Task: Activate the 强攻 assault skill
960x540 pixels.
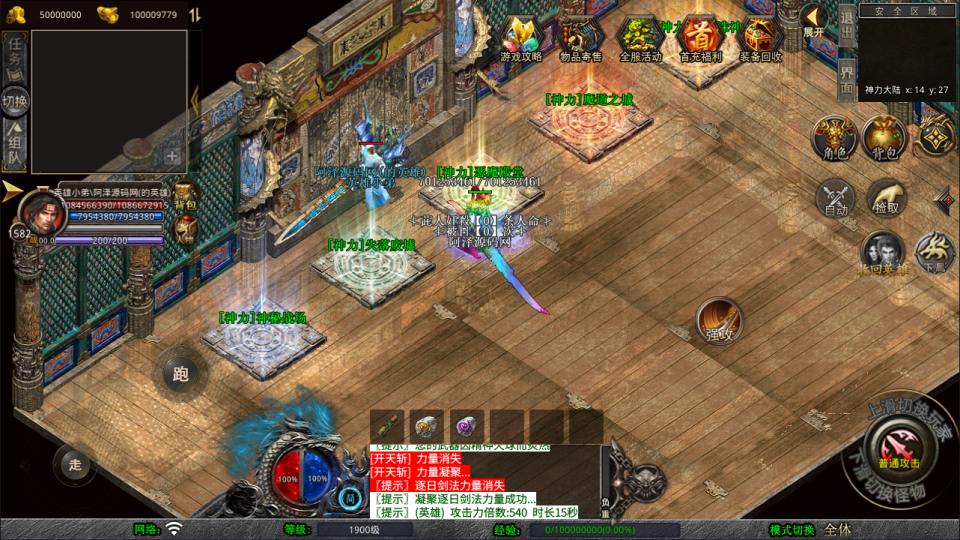Action: pyautogui.click(x=718, y=321)
